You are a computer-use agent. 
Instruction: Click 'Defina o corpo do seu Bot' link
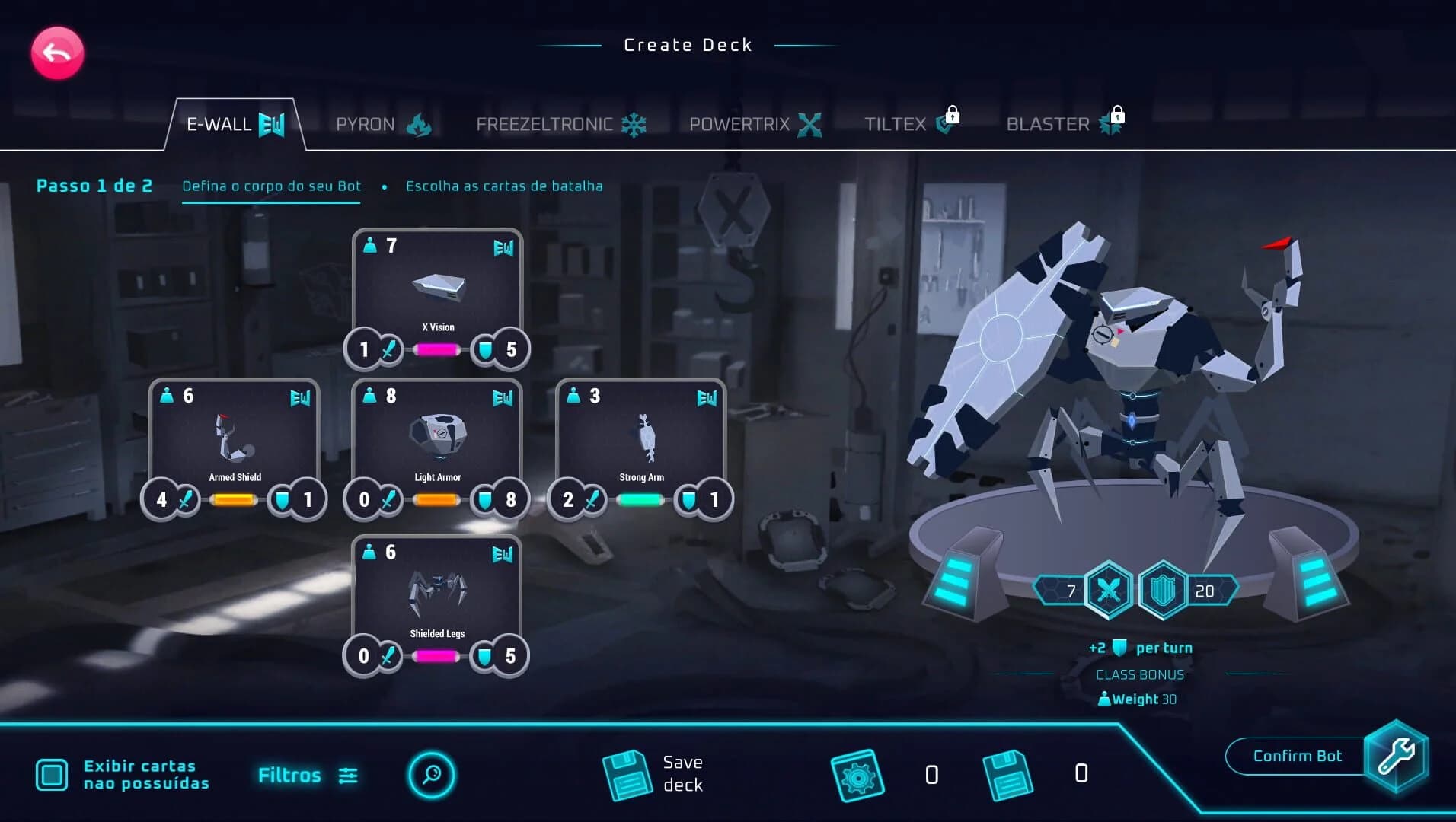click(271, 186)
